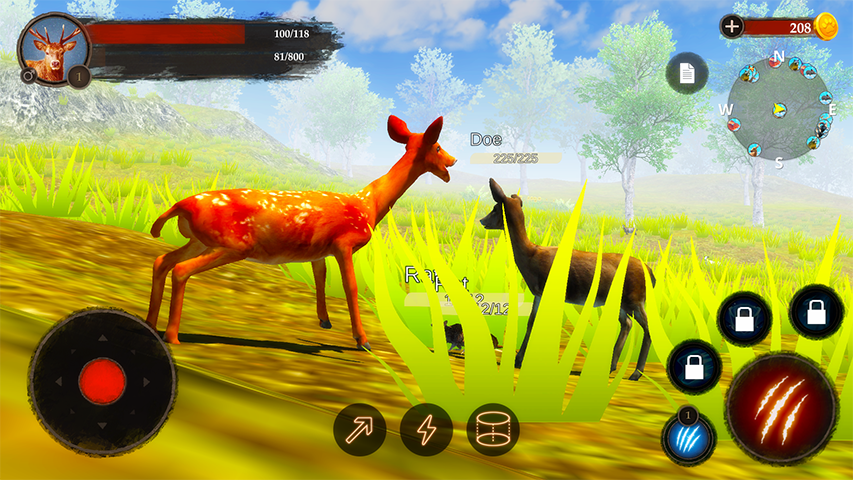Select the diagonal arrow button

[360, 429]
